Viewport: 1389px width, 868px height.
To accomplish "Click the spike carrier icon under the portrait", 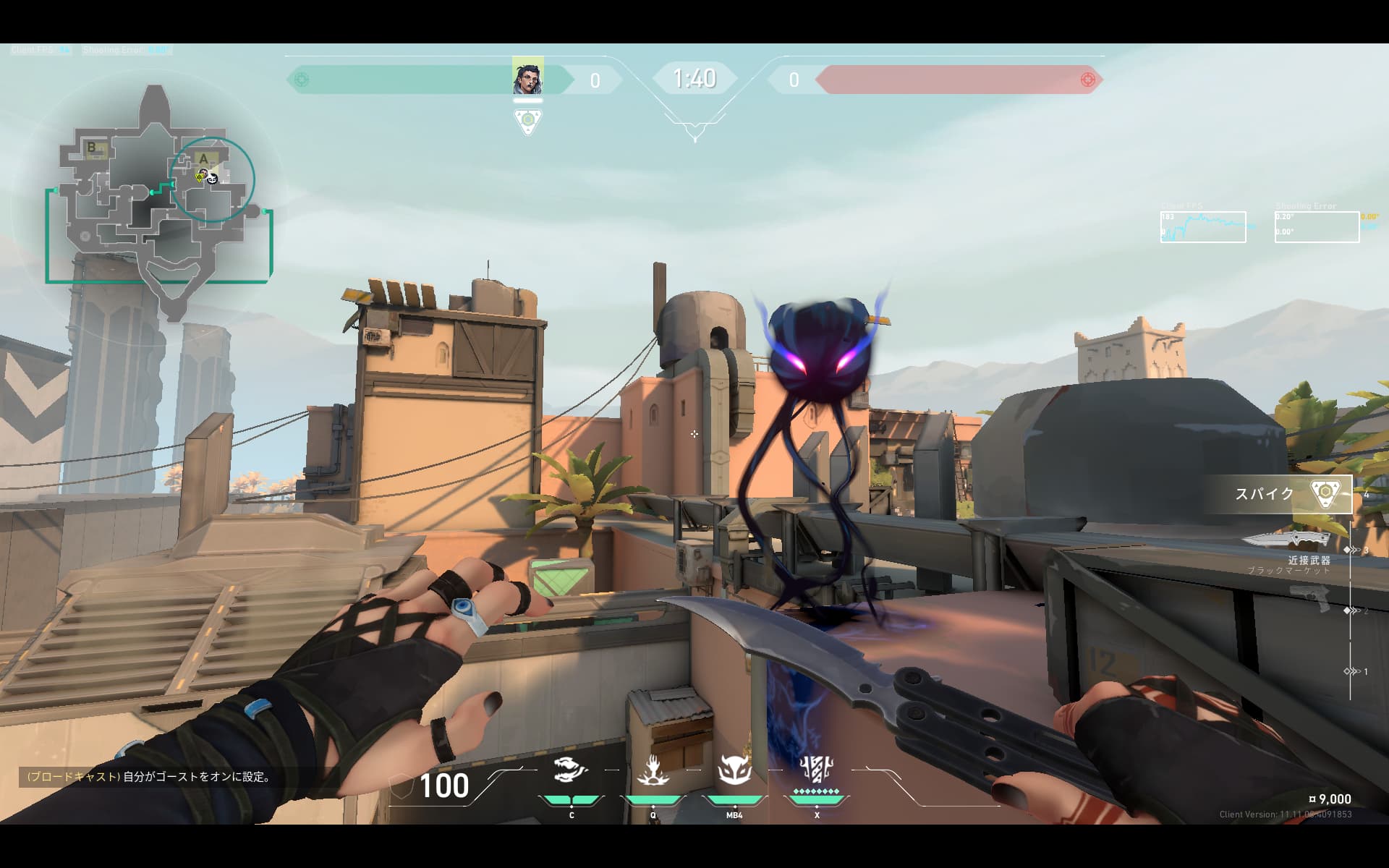I will point(528,120).
